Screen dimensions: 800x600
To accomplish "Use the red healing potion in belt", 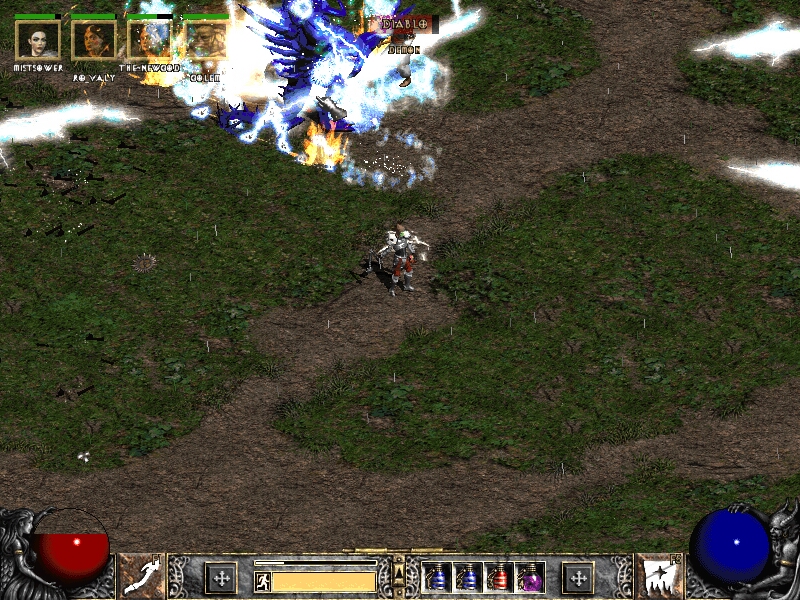I will (x=498, y=578).
